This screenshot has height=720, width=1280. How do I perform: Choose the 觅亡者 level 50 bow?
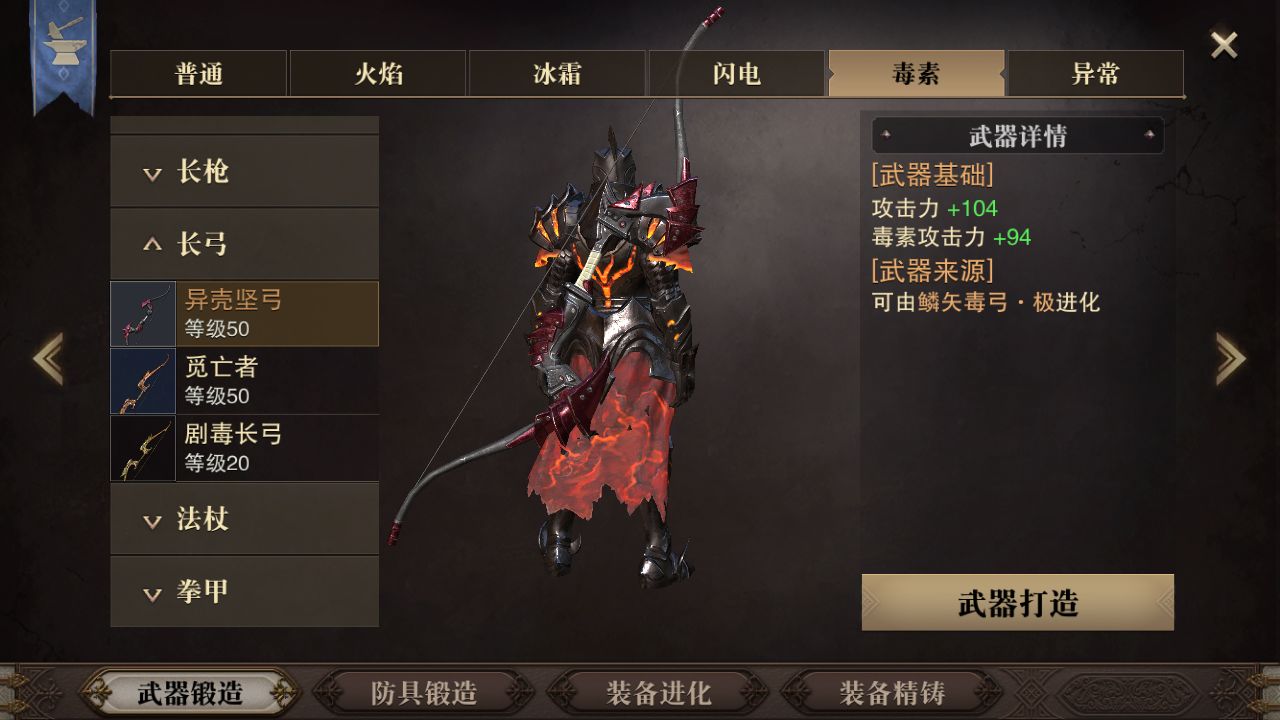(244, 381)
